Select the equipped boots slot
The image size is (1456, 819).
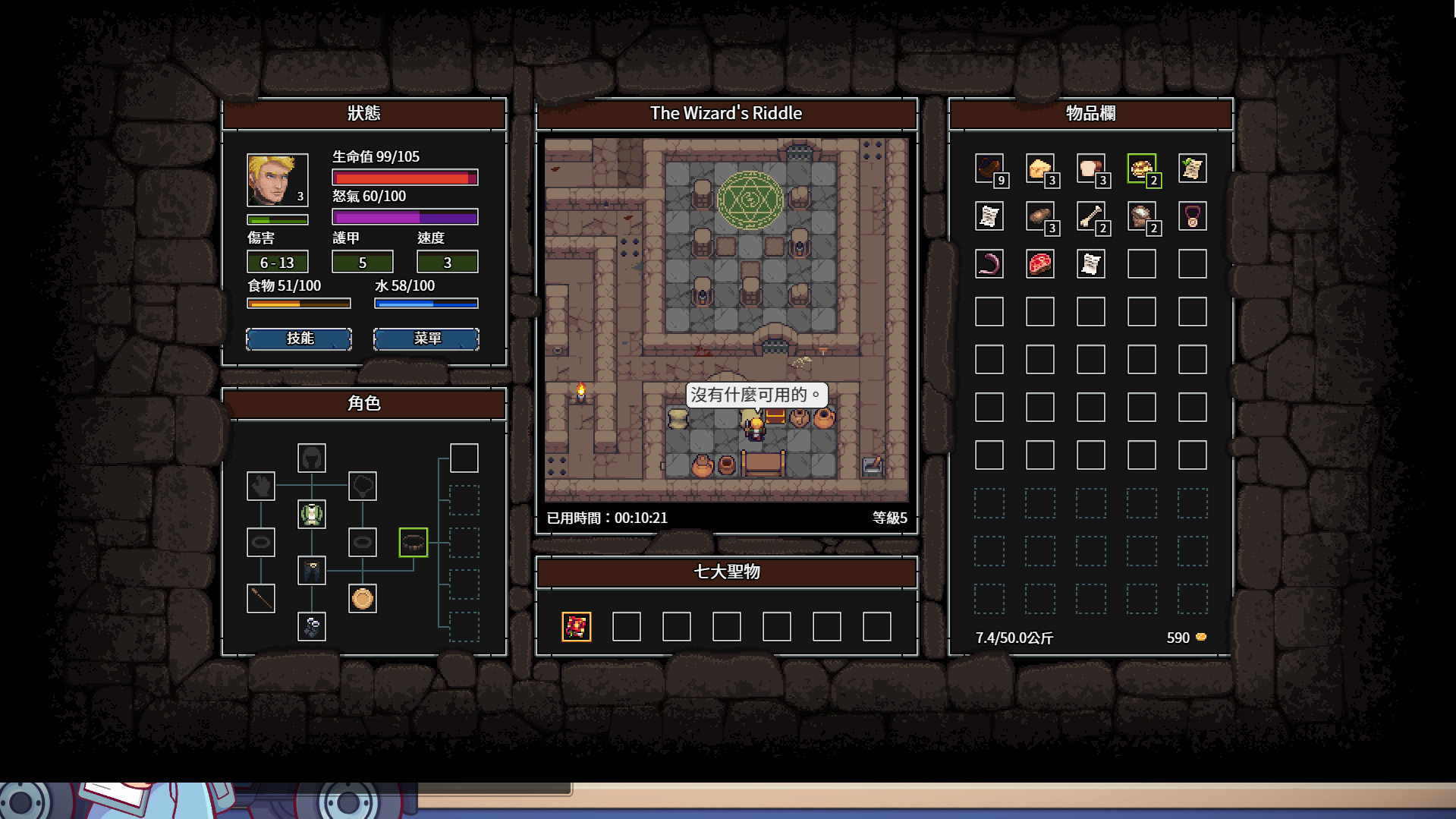click(x=311, y=626)
